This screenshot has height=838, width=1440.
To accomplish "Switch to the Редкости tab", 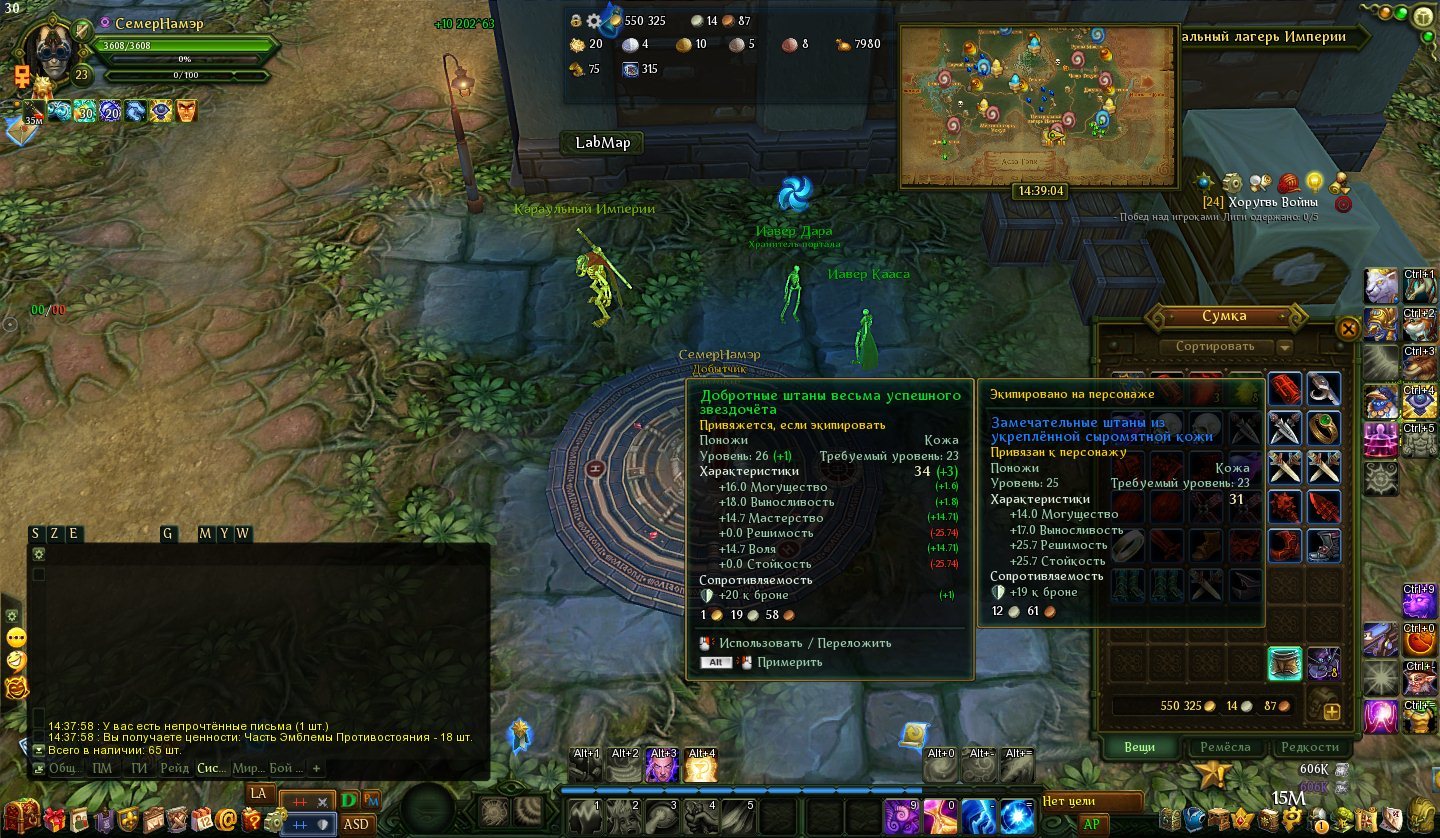I will [x=1309, y=747].
